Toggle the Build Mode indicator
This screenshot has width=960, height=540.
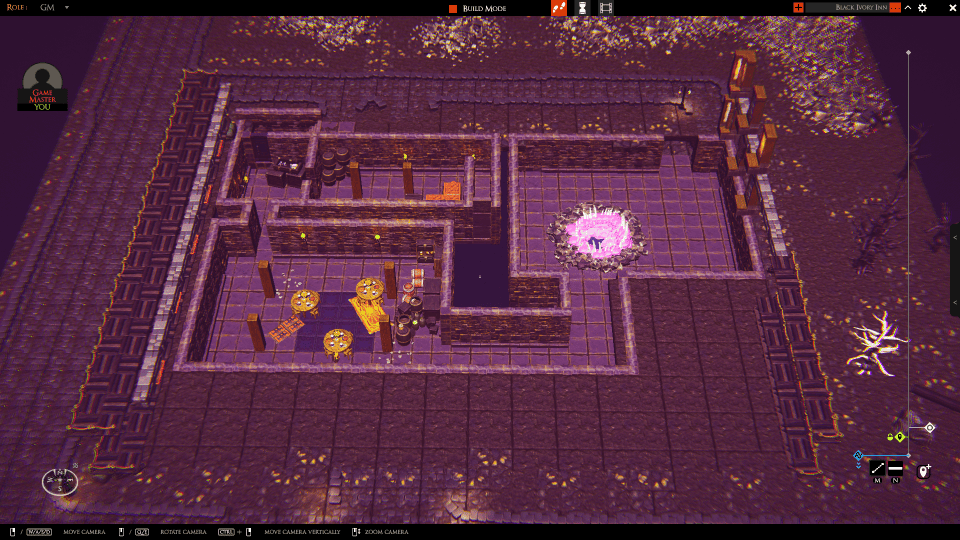pos(453,8)
